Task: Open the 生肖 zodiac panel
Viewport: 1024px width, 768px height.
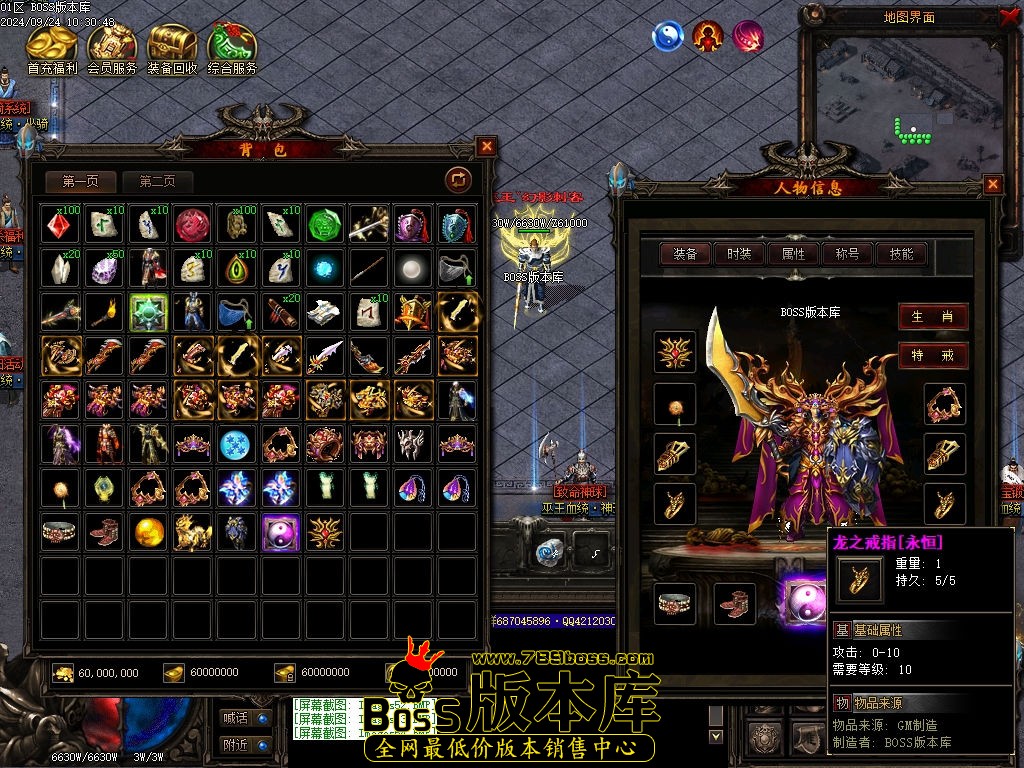Action: [932, 317]
